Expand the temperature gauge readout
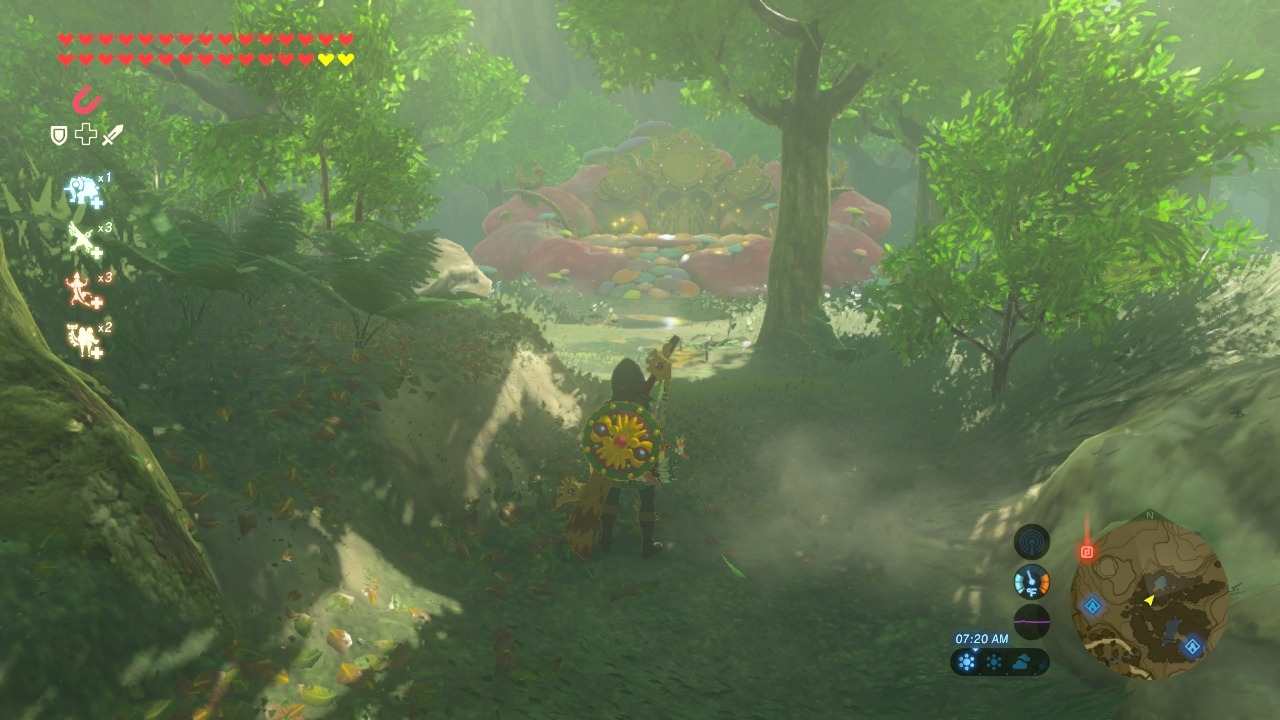The height and width of the screenshot is (720, 1280). coord(1030,580)
